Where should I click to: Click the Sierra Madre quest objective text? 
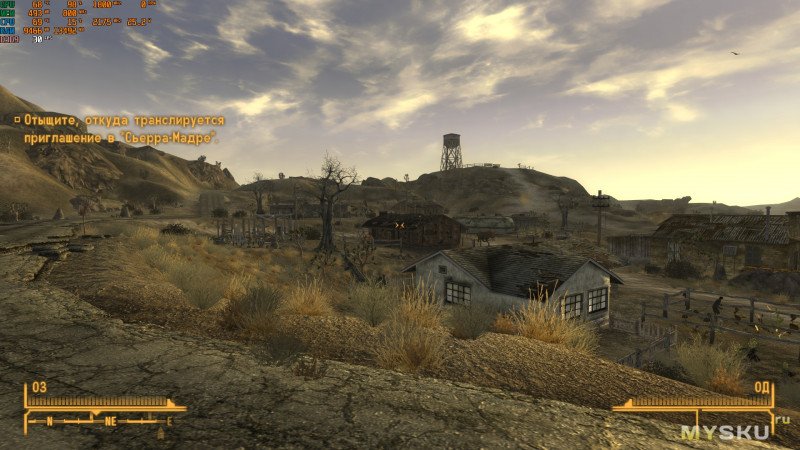point(122,128)
